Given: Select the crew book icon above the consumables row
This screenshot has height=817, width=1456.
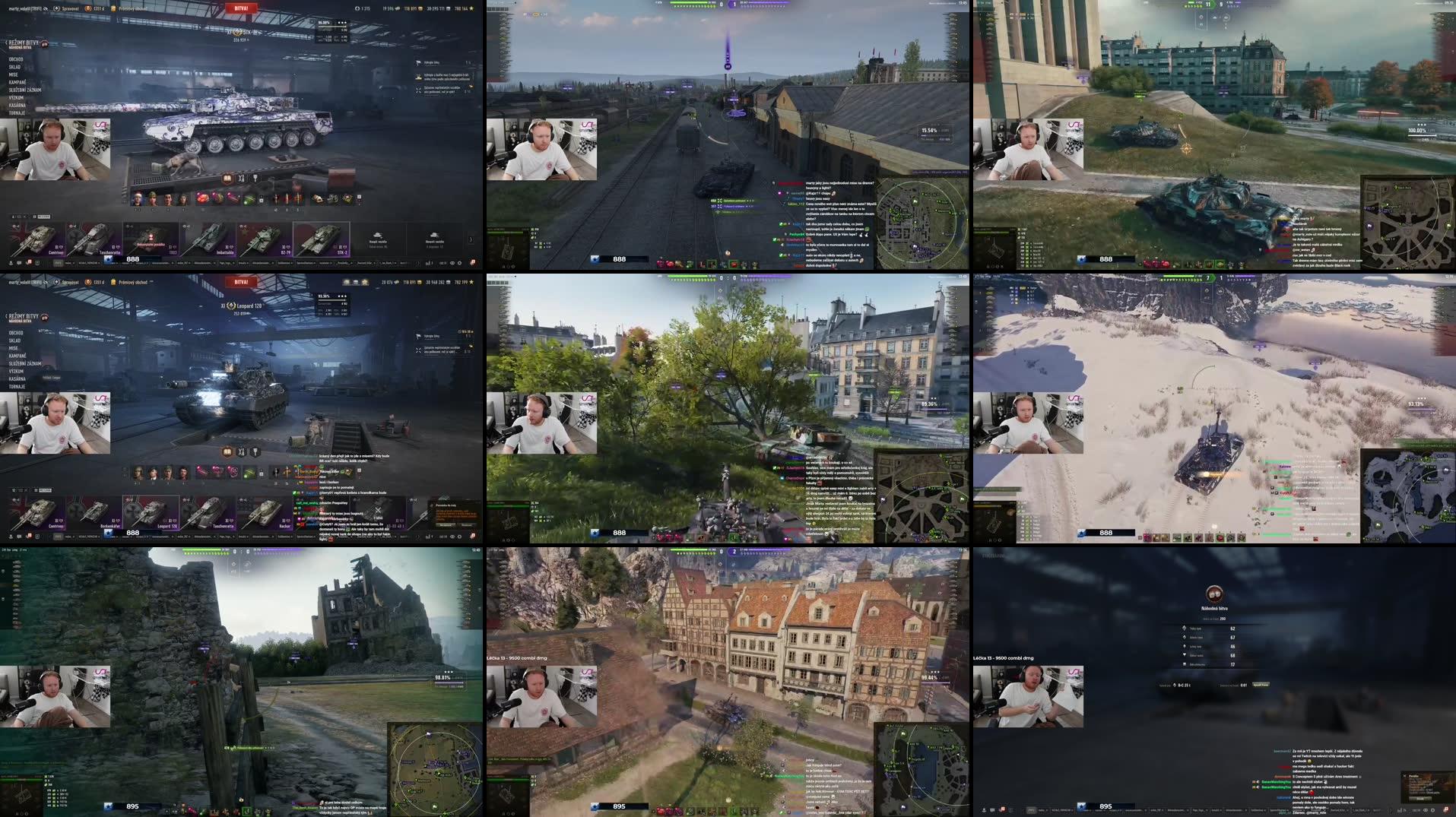Looking at the screenshot, I should click(226, 179).
